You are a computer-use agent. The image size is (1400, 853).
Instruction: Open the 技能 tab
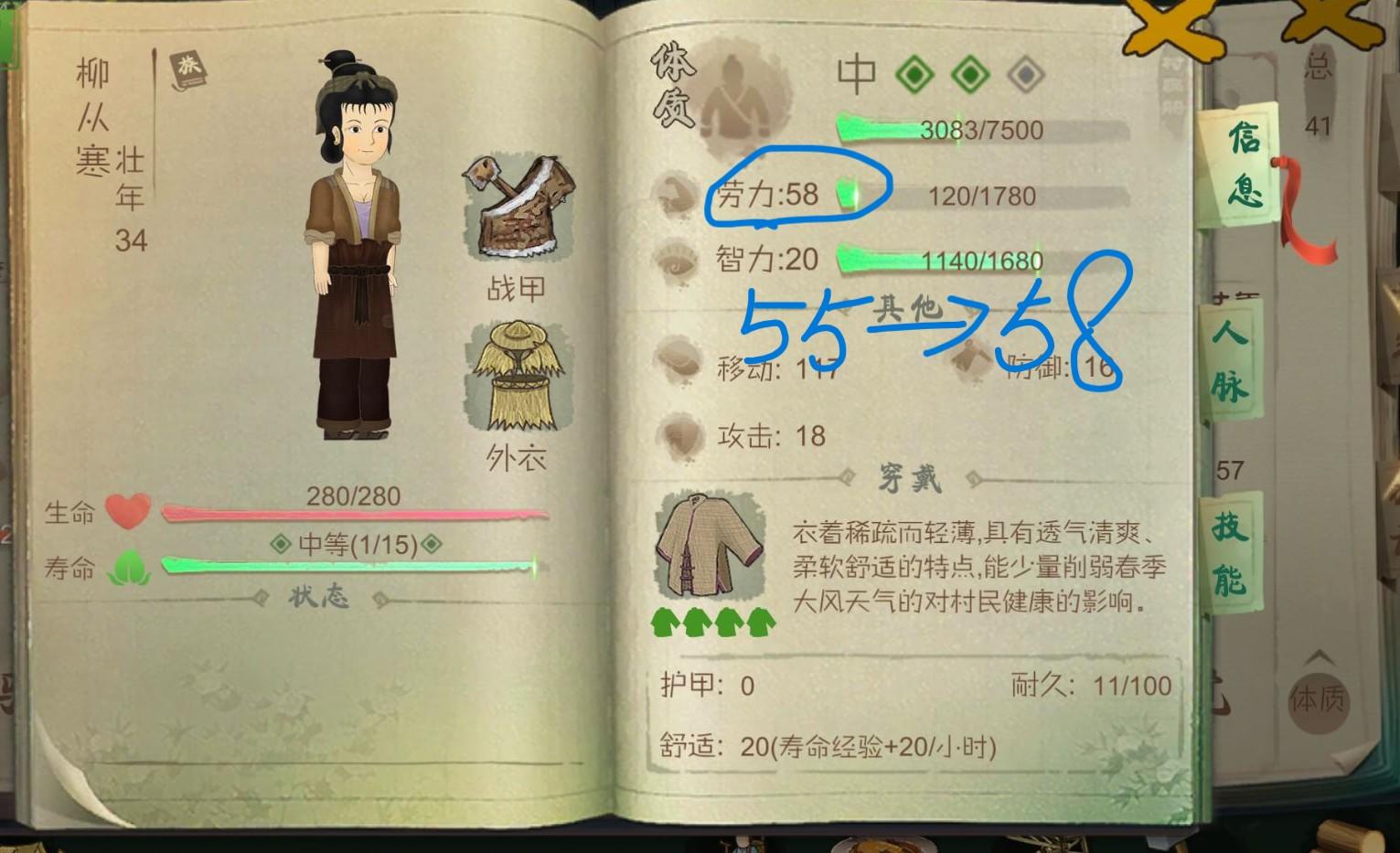click(1231, 549)
